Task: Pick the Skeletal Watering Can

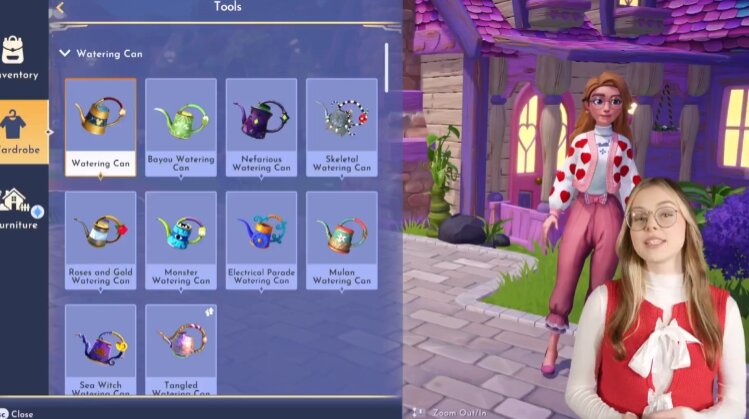Action: click(341, 127)
